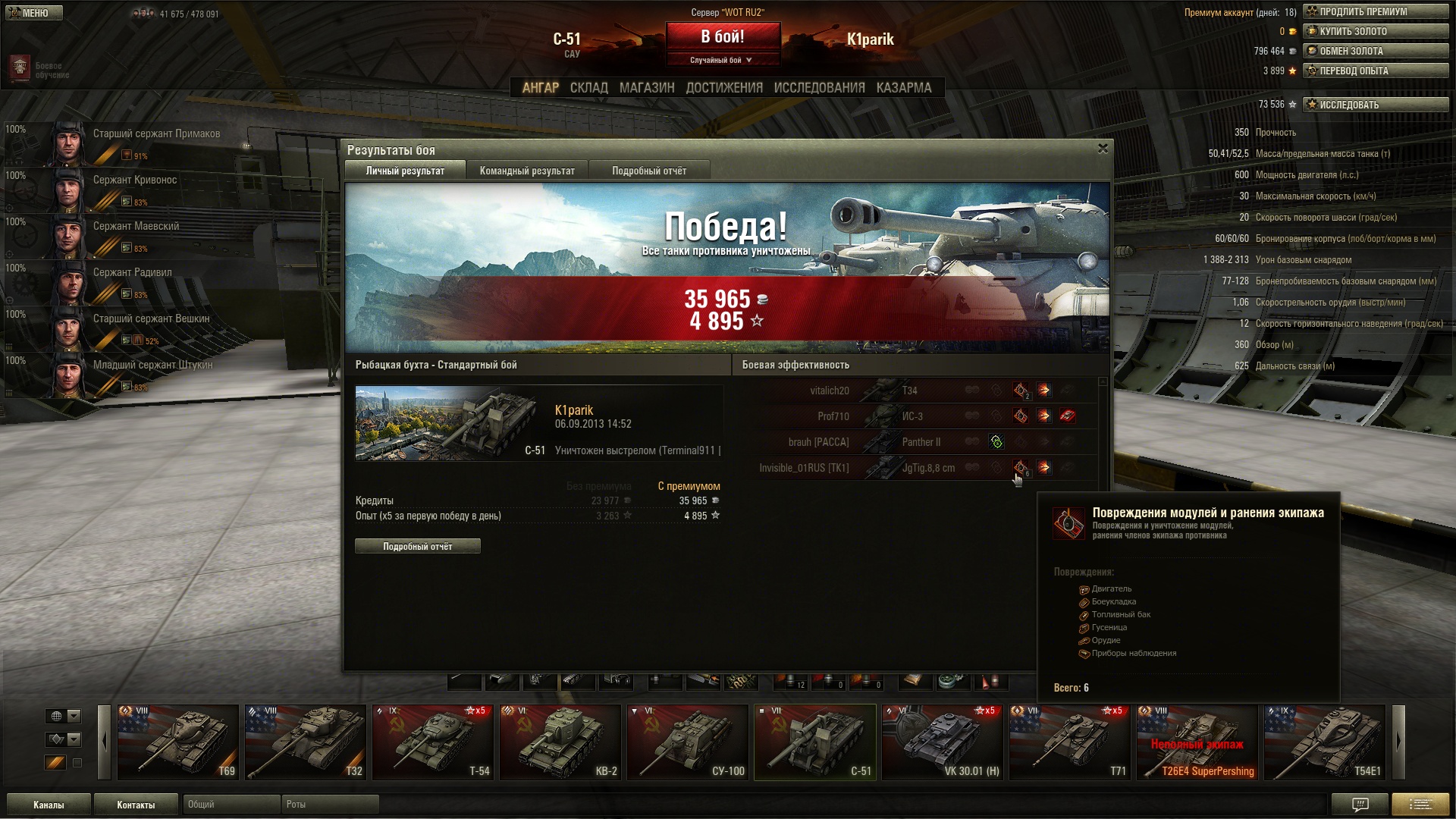The height and width of the screenshot is (819, 1456).
Task: Open the МАГАЗИН section
Action: tap(646, 88)
